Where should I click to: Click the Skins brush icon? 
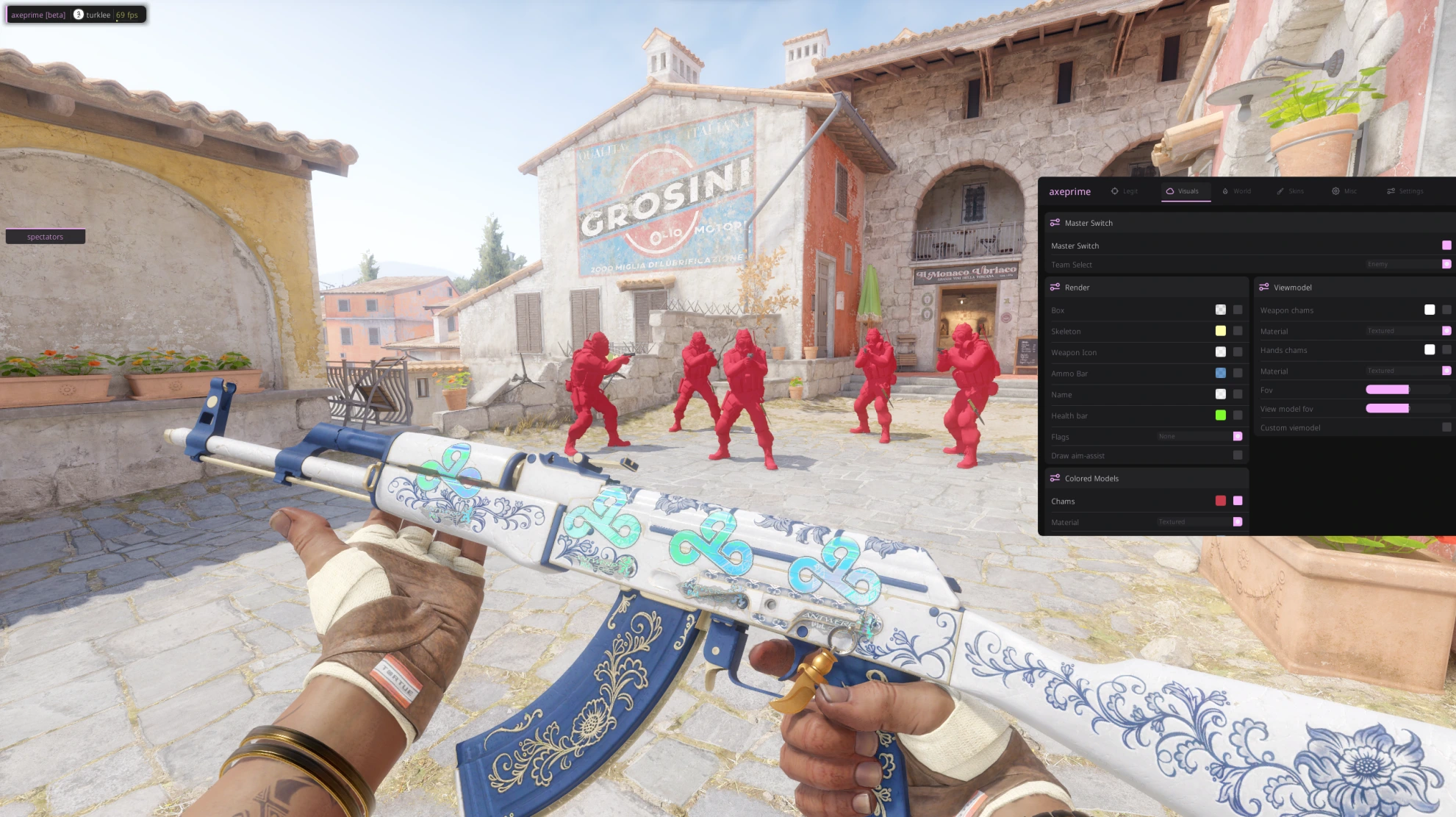coord(1280,191)
